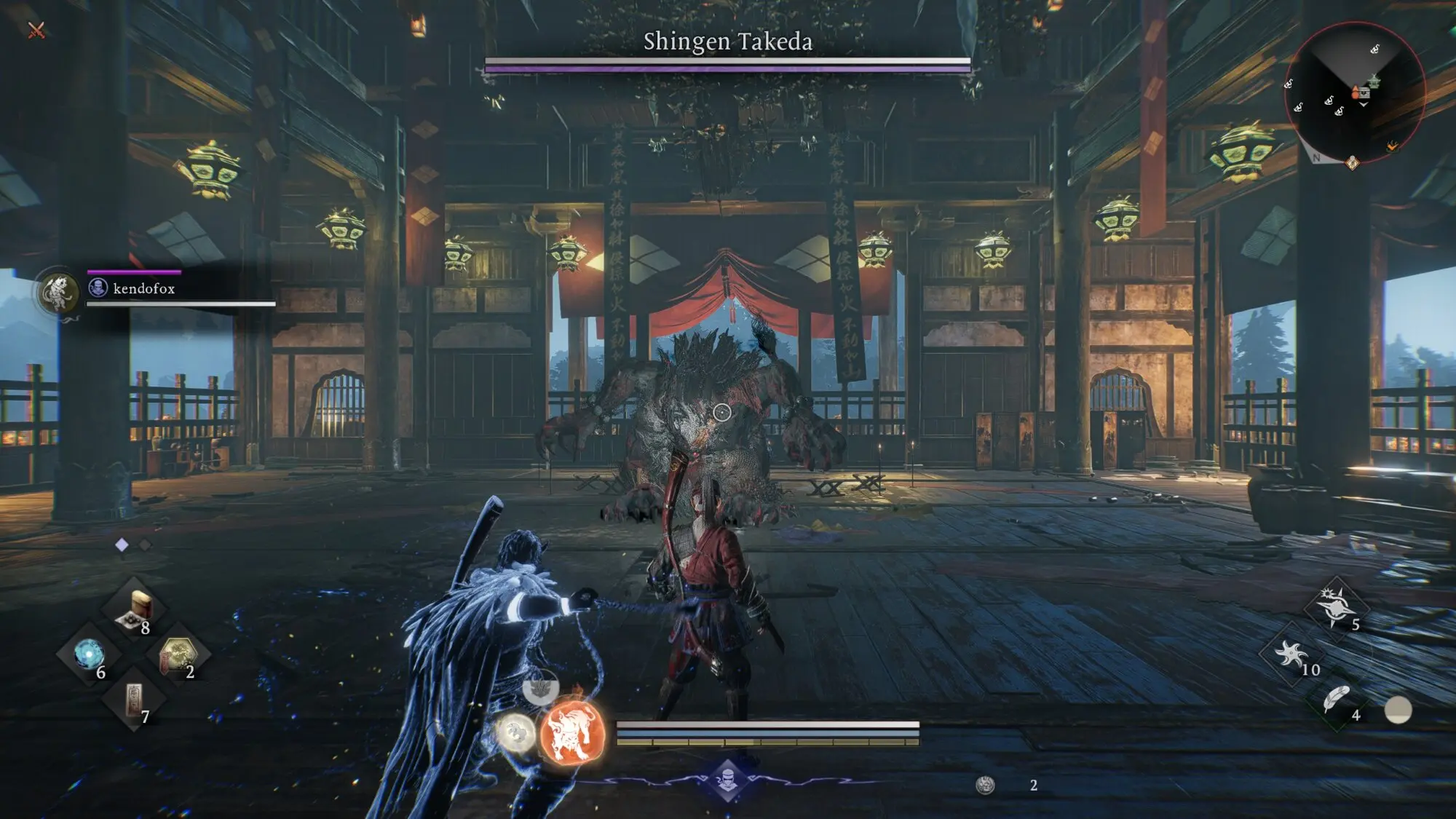Viewport: 1456px width, 819px height.
Task: Activate the orange guardian beast spirit icon
Action: point(572,732)
